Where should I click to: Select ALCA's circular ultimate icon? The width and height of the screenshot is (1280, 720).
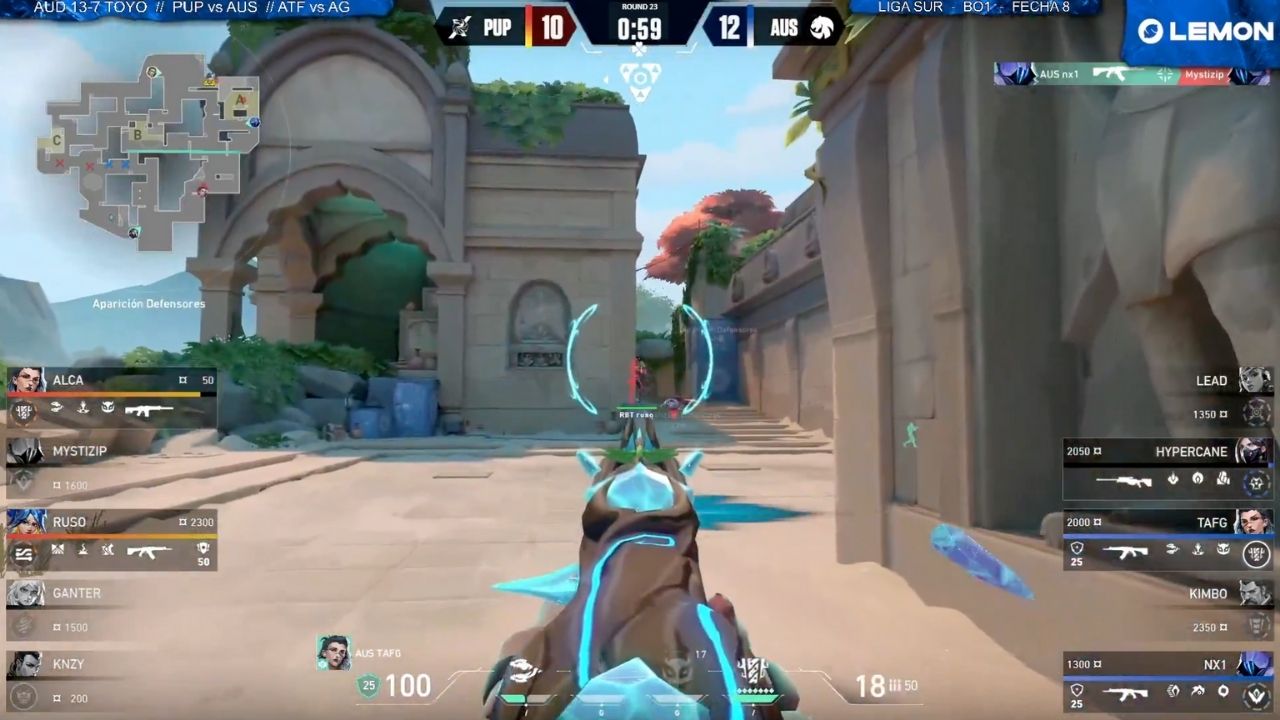click(x=24, y=409)
